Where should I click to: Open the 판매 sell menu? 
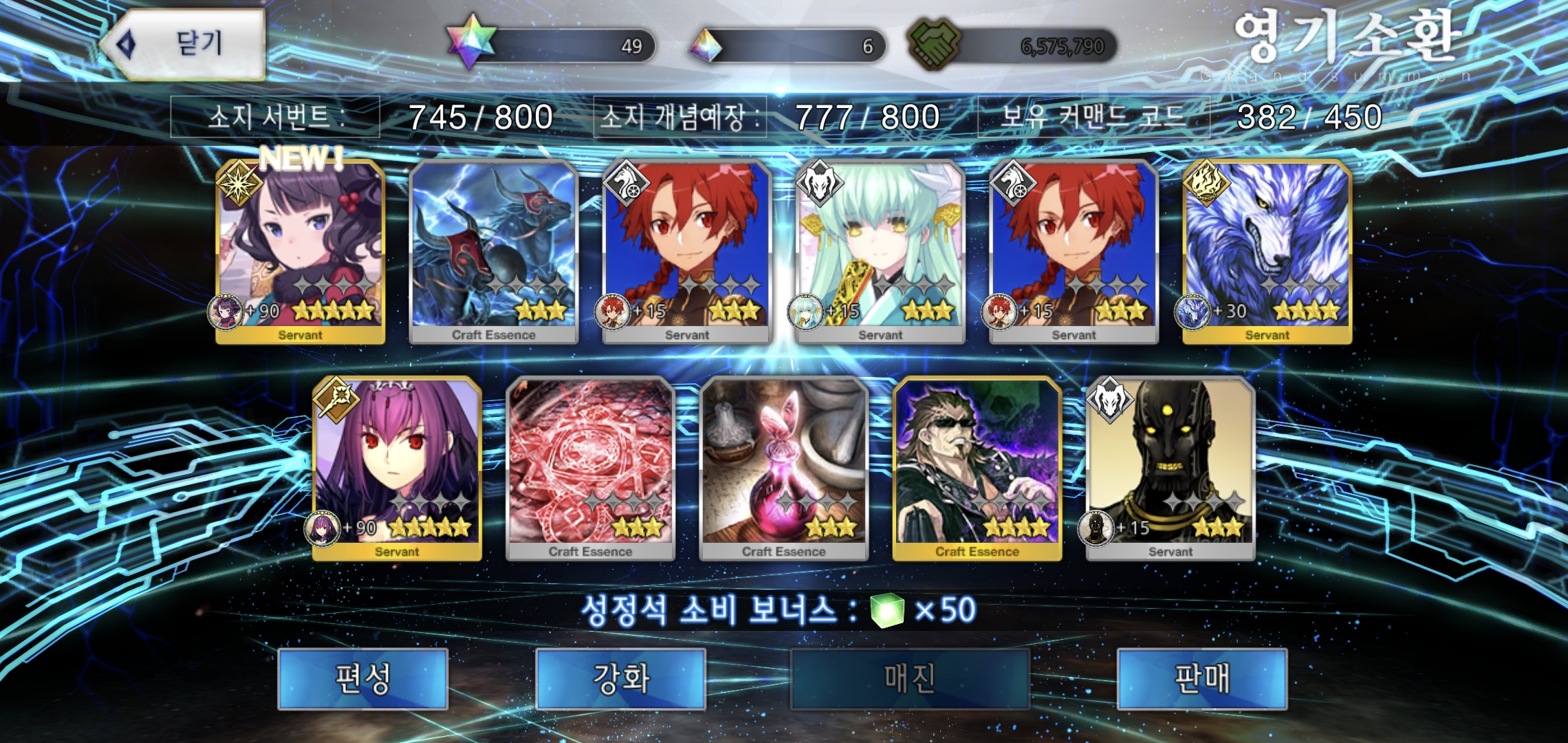tap(1201, 678)
